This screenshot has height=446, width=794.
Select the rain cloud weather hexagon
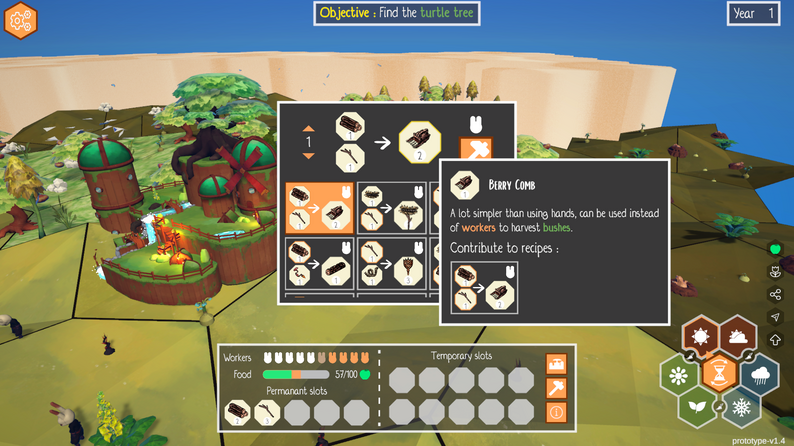(759, 374)
